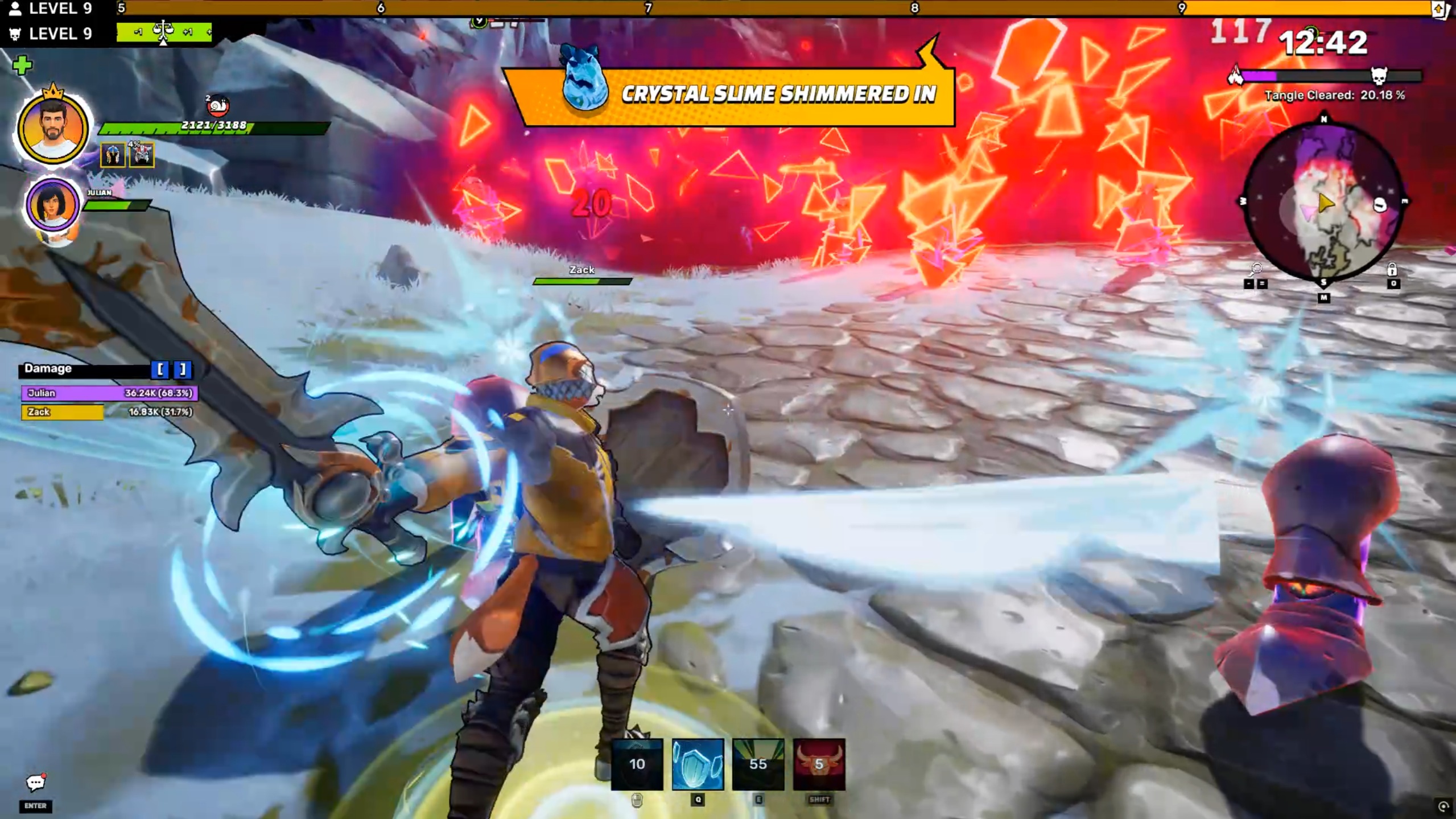The height and width of the screenshot is (819, 1456).
Task: Select Zack's row in the damage meter
Action: pyautogui.click(x=109, y=411)
